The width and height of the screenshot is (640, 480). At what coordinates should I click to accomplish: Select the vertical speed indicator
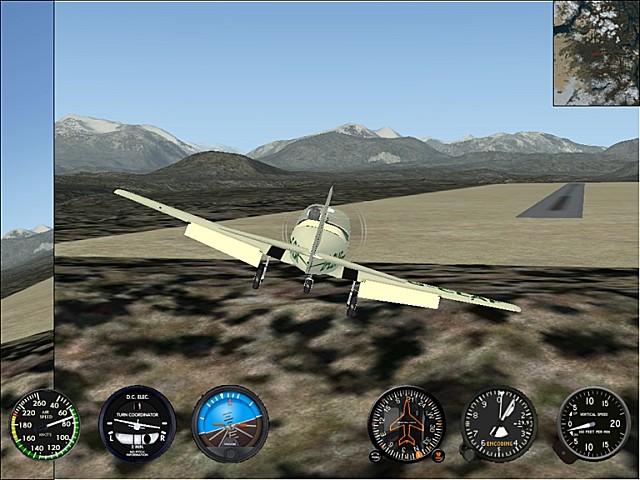pyautogui.click(x=593, y=424)
